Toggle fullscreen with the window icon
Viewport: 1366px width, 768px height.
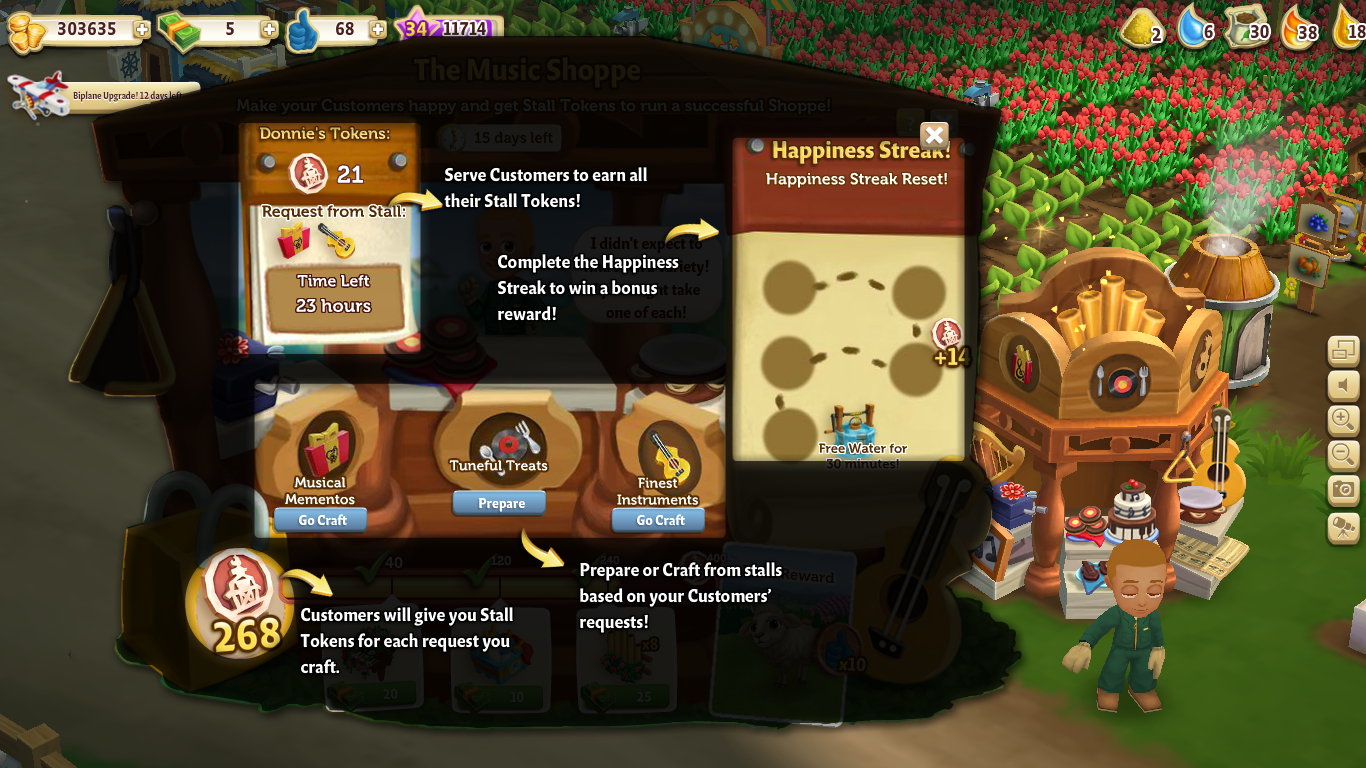click(x=1344, y=352)
